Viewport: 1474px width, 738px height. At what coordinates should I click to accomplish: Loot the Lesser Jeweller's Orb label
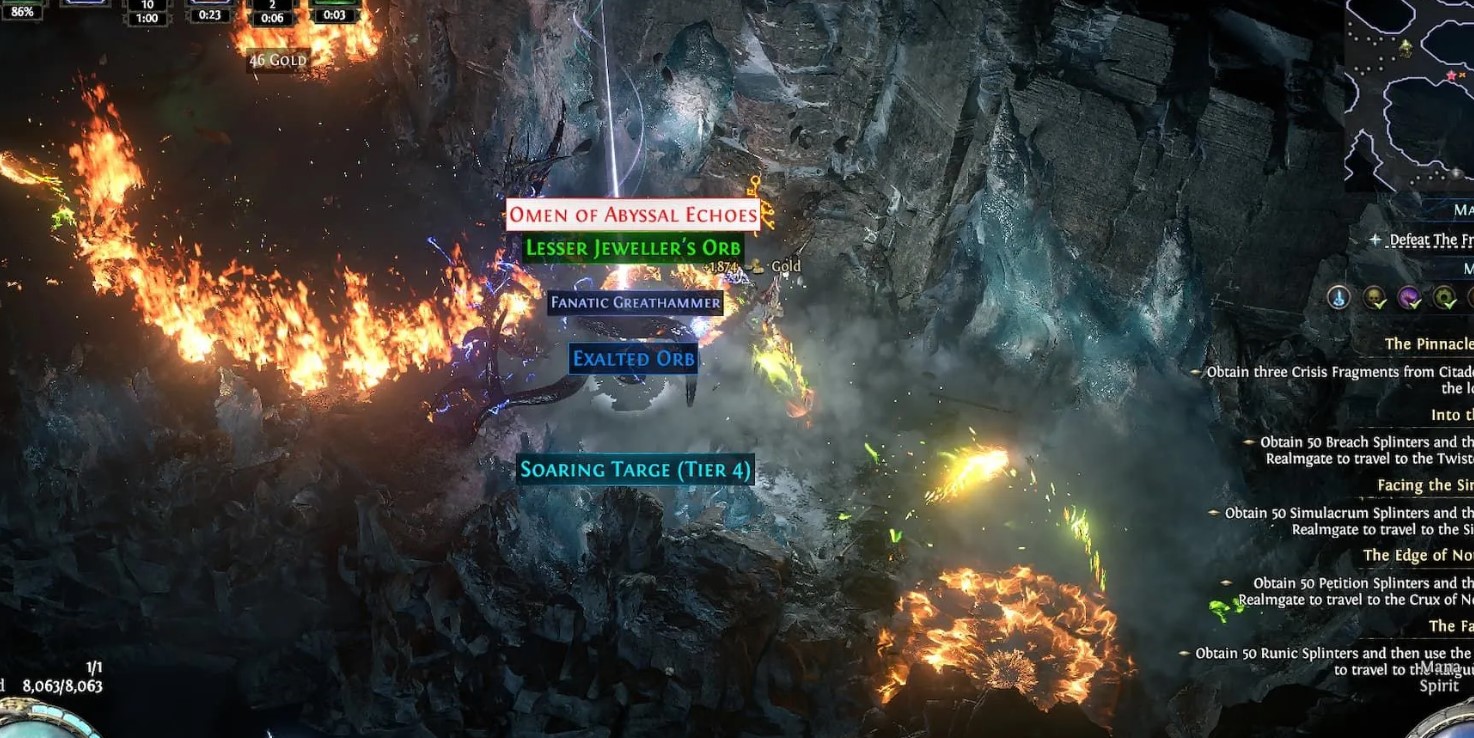pyautogui.click(x=632, y=248)
